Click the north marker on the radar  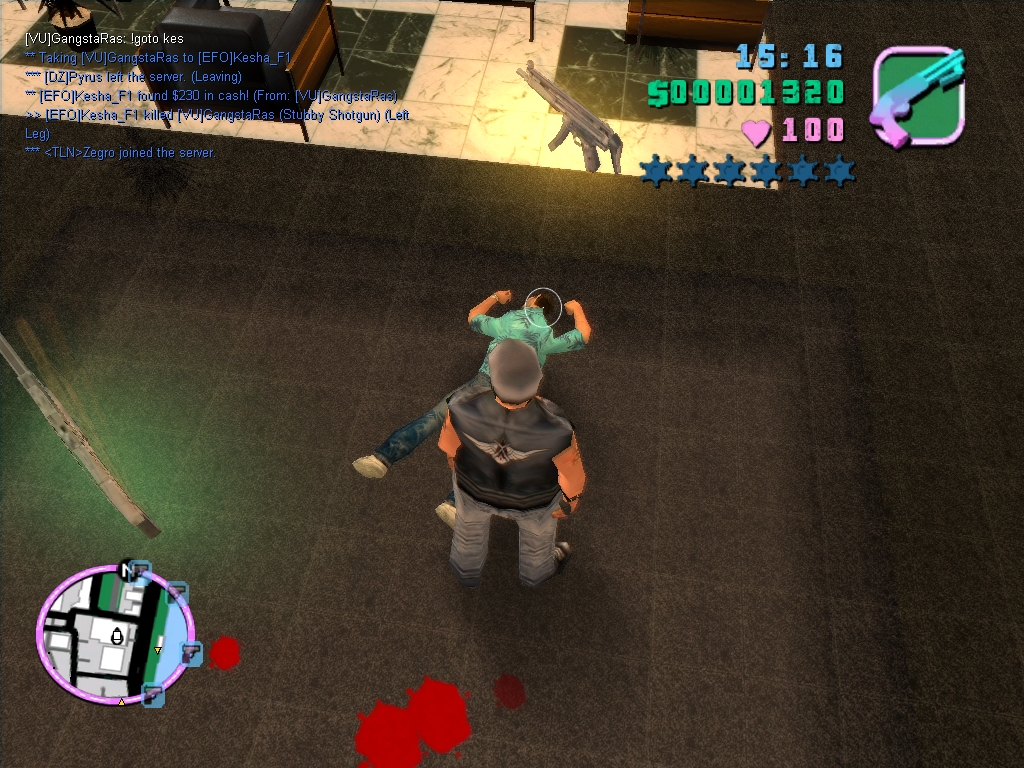pos(126,570)
